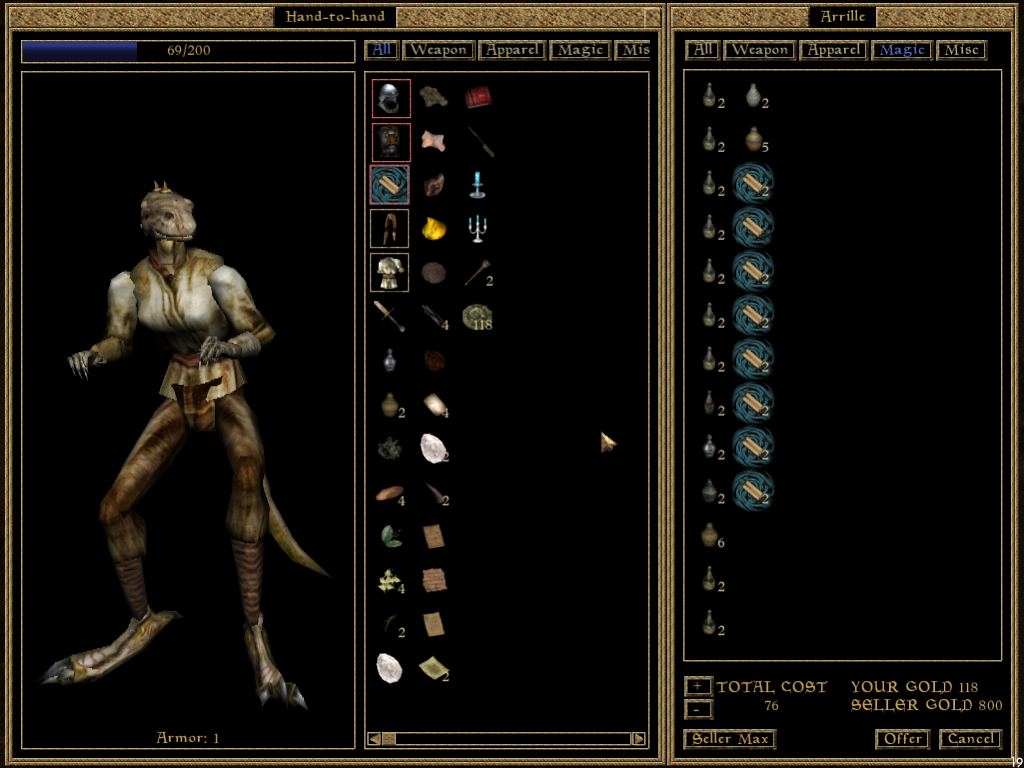Click the Seller Max button
Viewport: 1024px width, 768px height.
click(x=729, y=739)
